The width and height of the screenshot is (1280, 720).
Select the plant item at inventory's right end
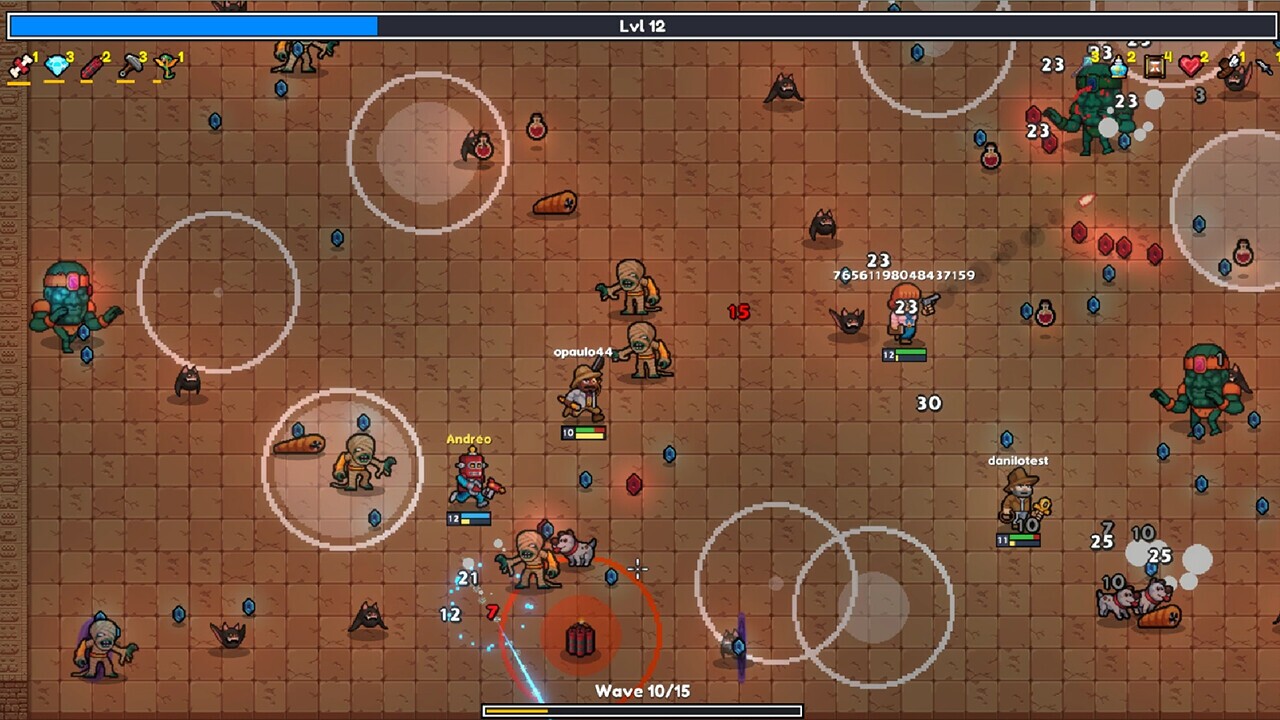[167, 67]
